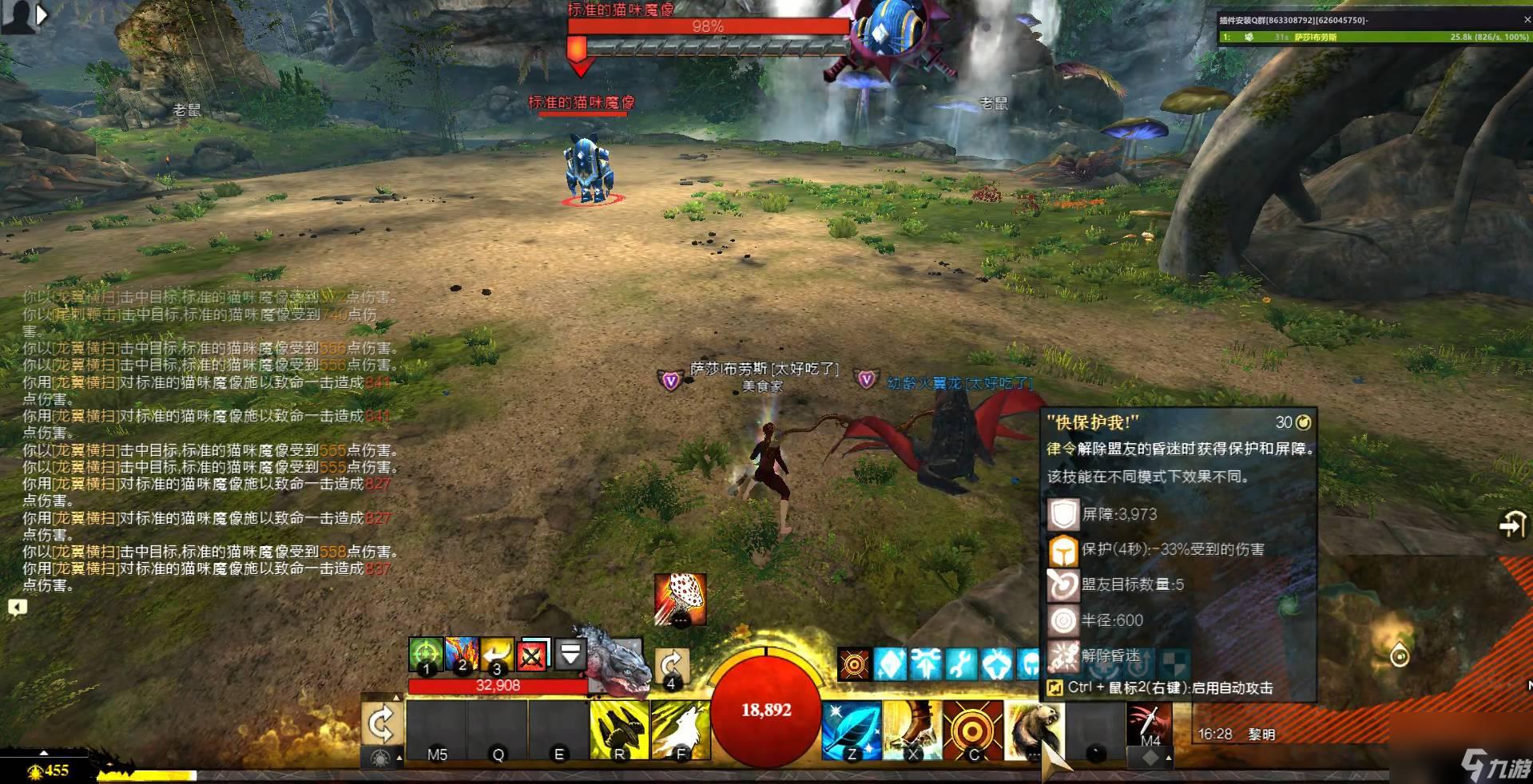This screenshot has width=1533, height=784.
Task: Collapse the chat log with its arrow
Action: pos(18,608)
